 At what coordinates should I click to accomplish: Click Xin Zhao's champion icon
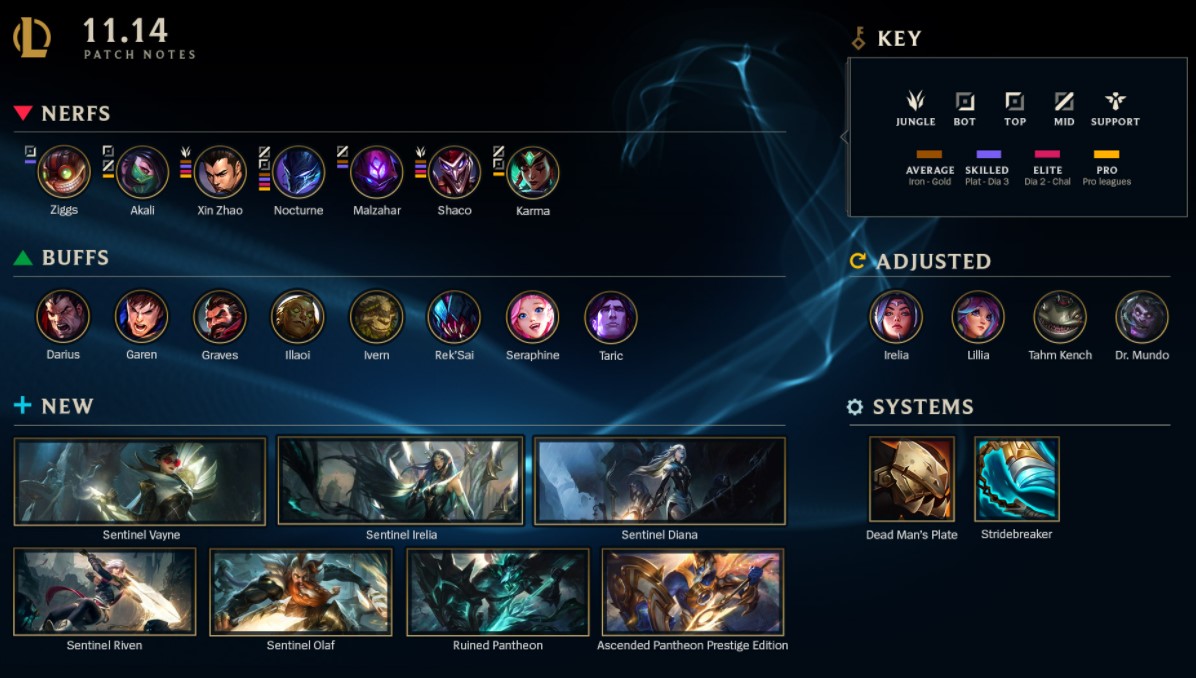[x=220, y=172]
